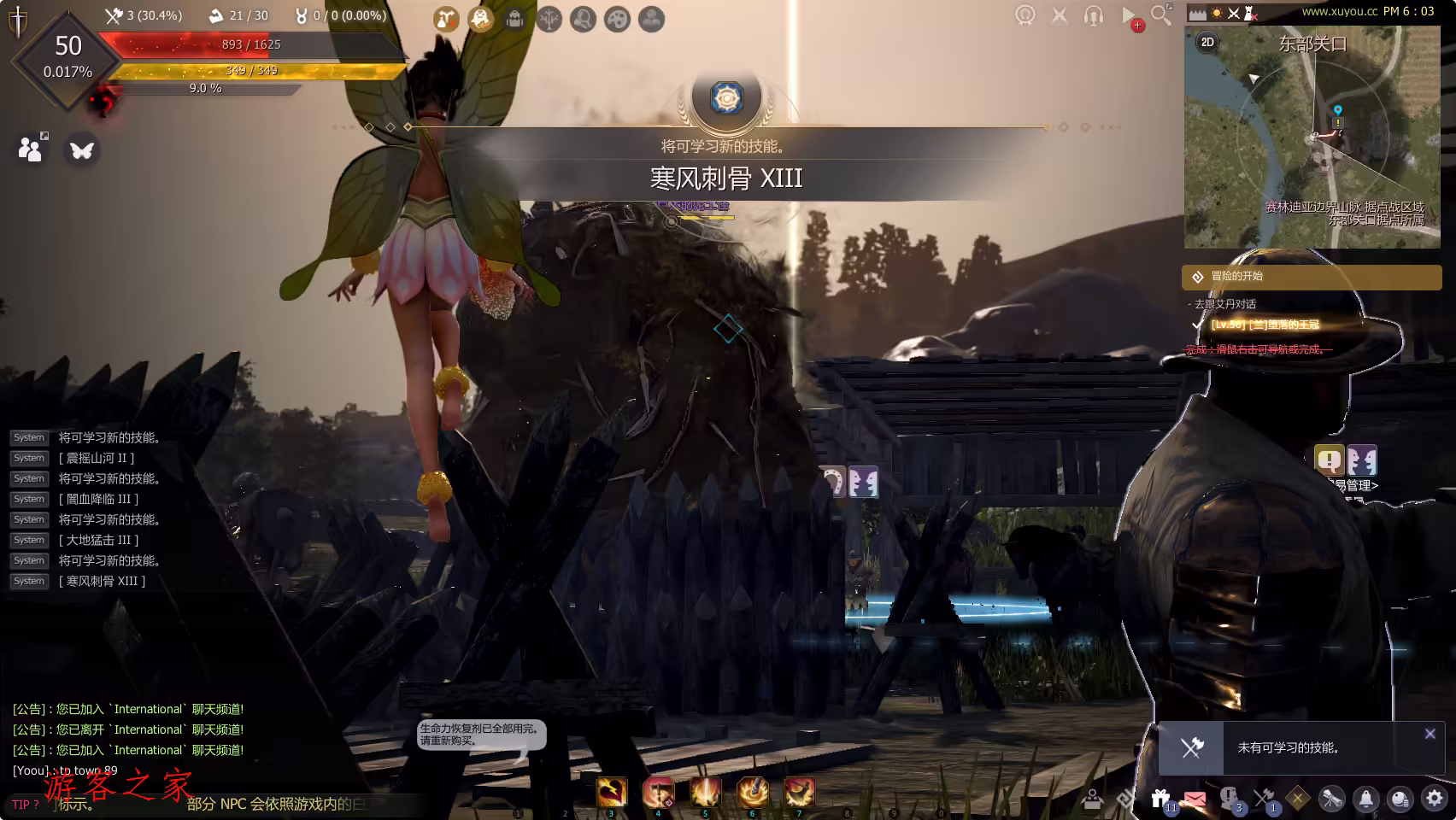This screenshot has width=1456, height=820.
Task: Click the paint palette icon in top bar
Action: tap(617, 19)
